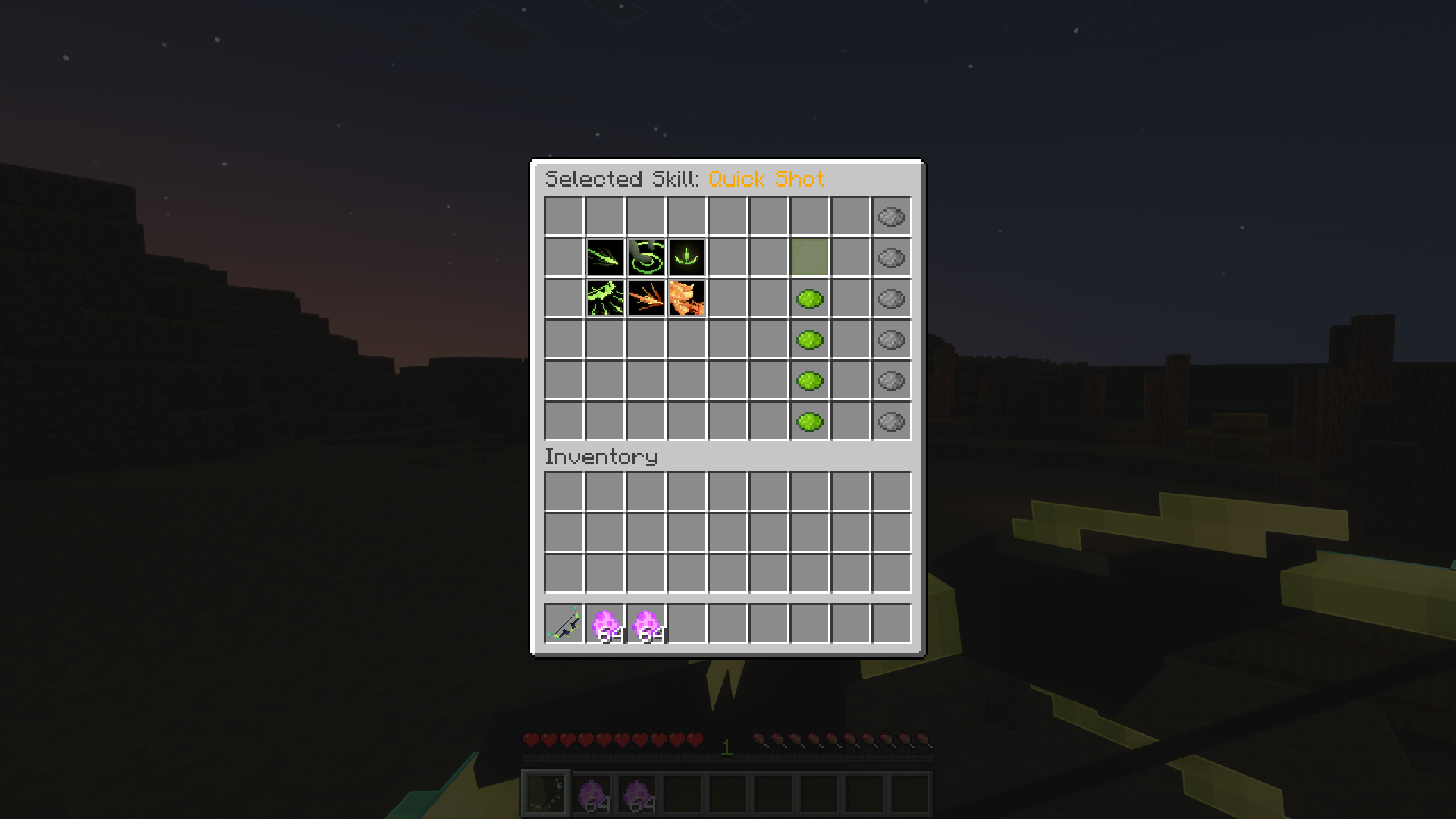The height and width of the screenshot is (819, 1456).
Task: Toggle the bottom lime dye indicator
Action: [x=810, y=422]
